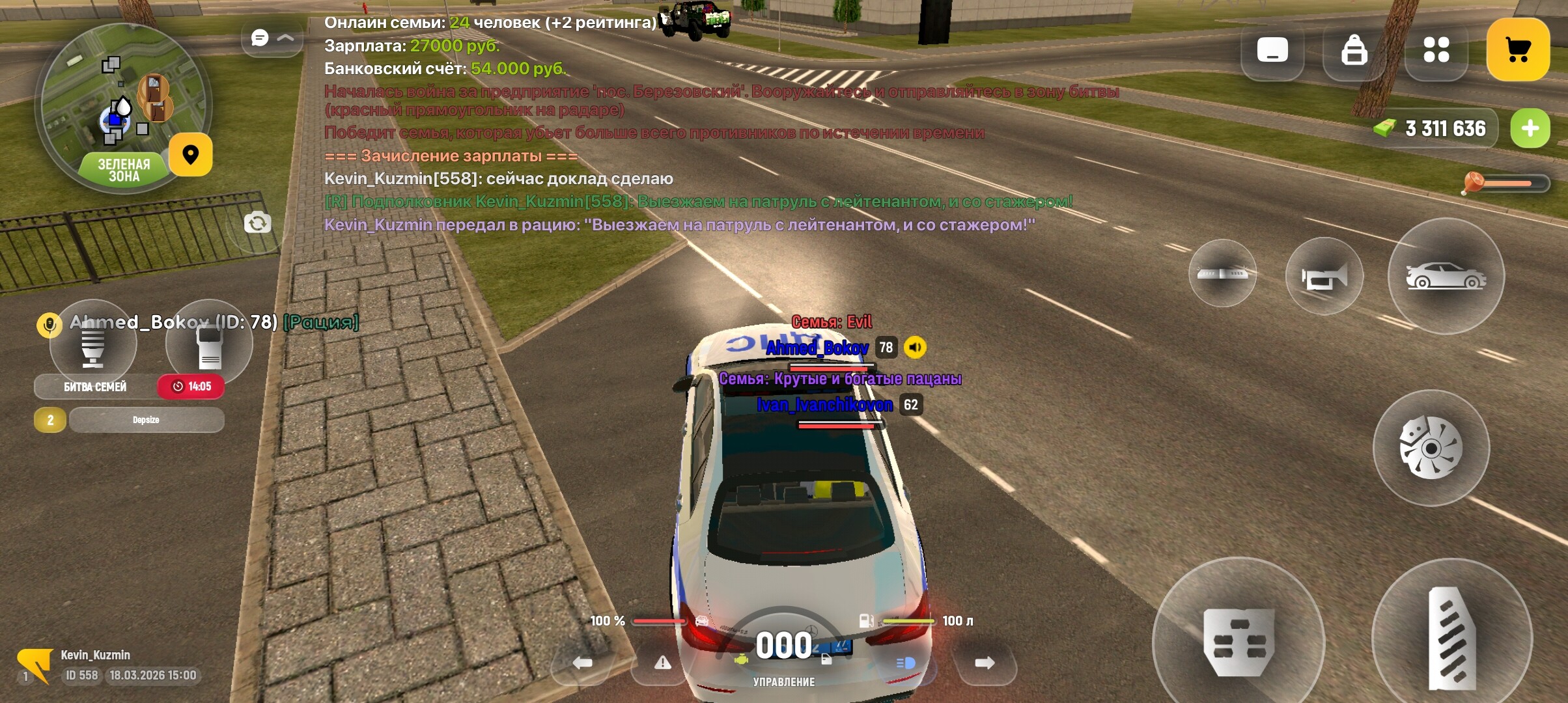1568x703 pixels.
Task: Open the backpack inventory
Action: pos(1354,50)
